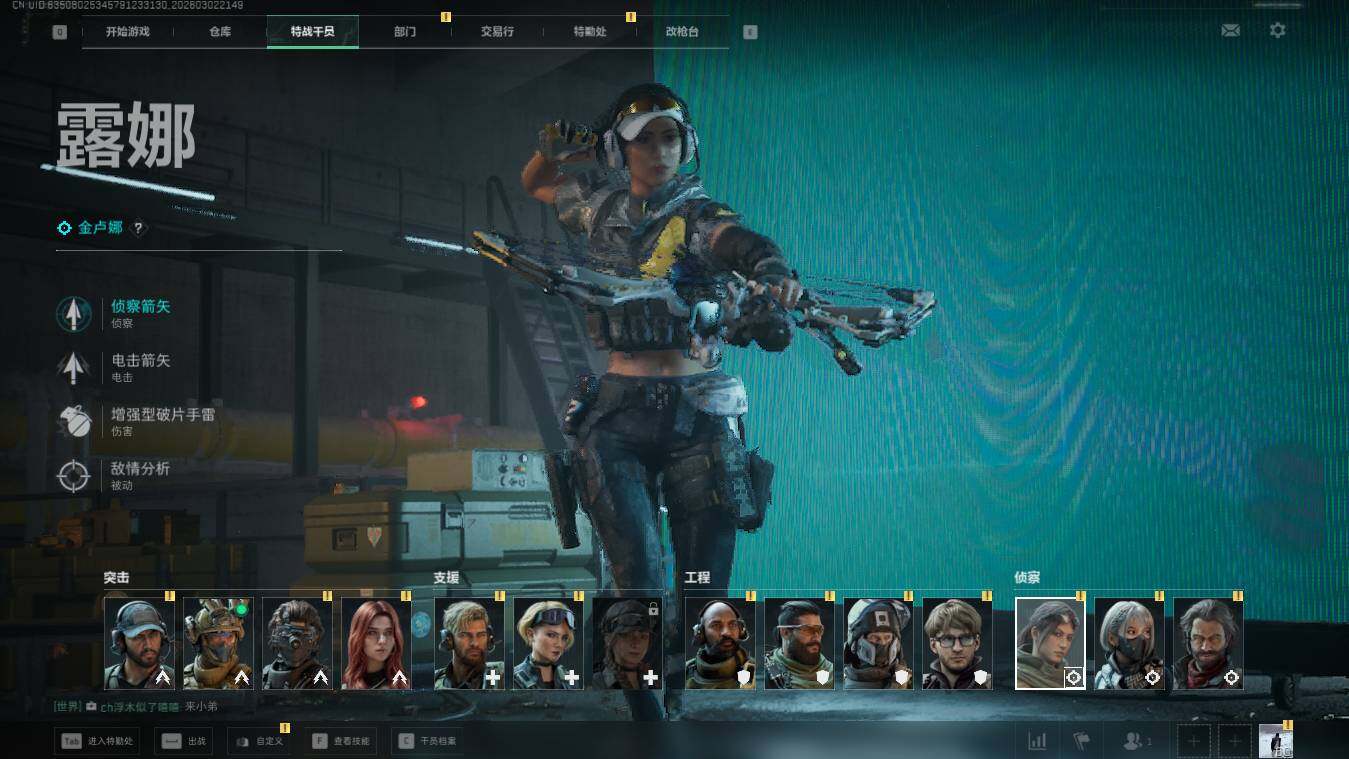Open the bar chart statistics icon
This screenshot has width=1349, height=759.
point(1037,741)
